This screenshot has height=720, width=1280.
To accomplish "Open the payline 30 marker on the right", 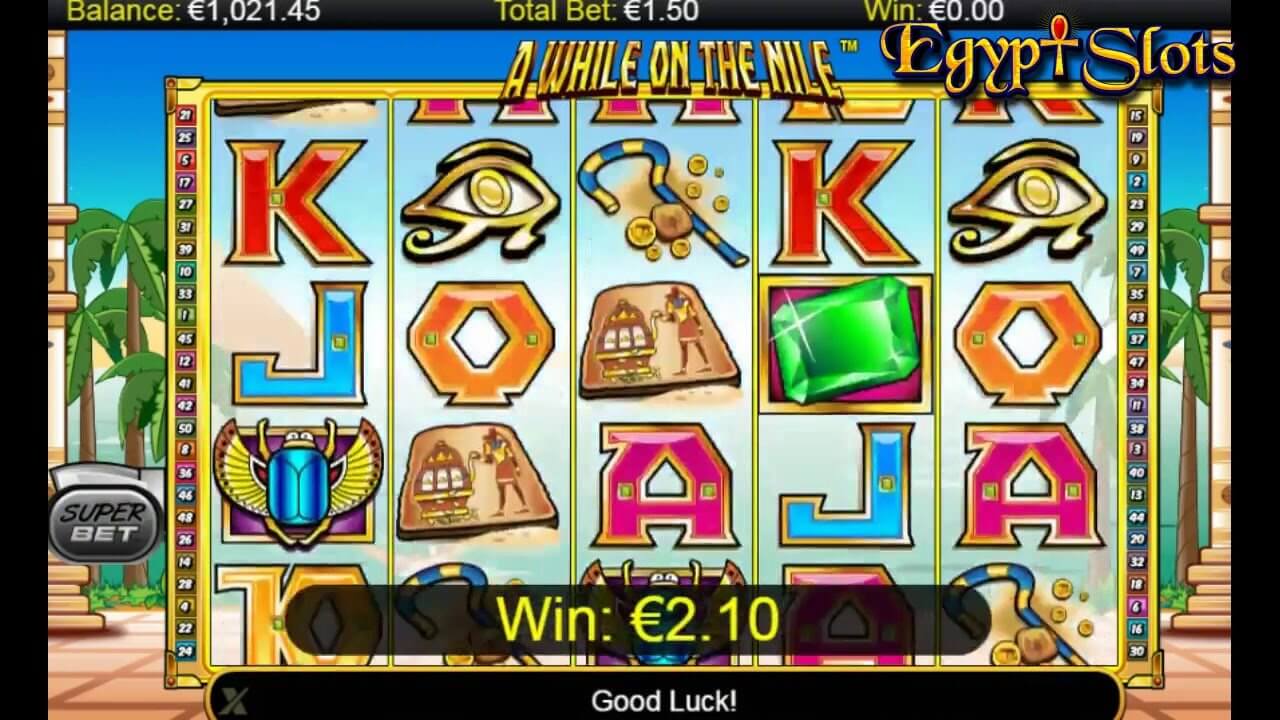I will pyautogui.click(x=1137, y=649).
